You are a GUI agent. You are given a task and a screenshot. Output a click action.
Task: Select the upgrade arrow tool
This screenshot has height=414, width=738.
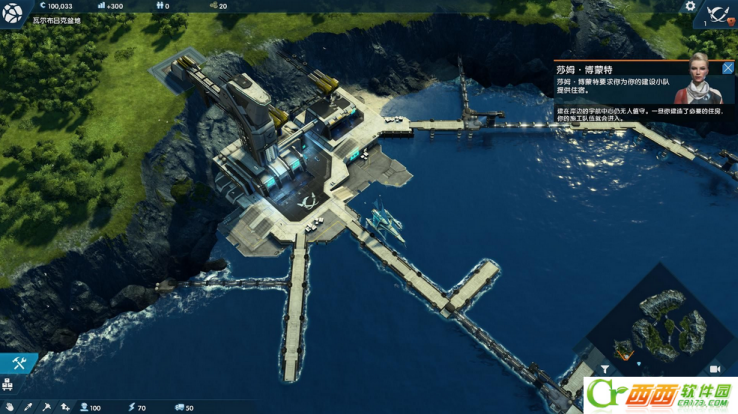[x=65, y=407]
